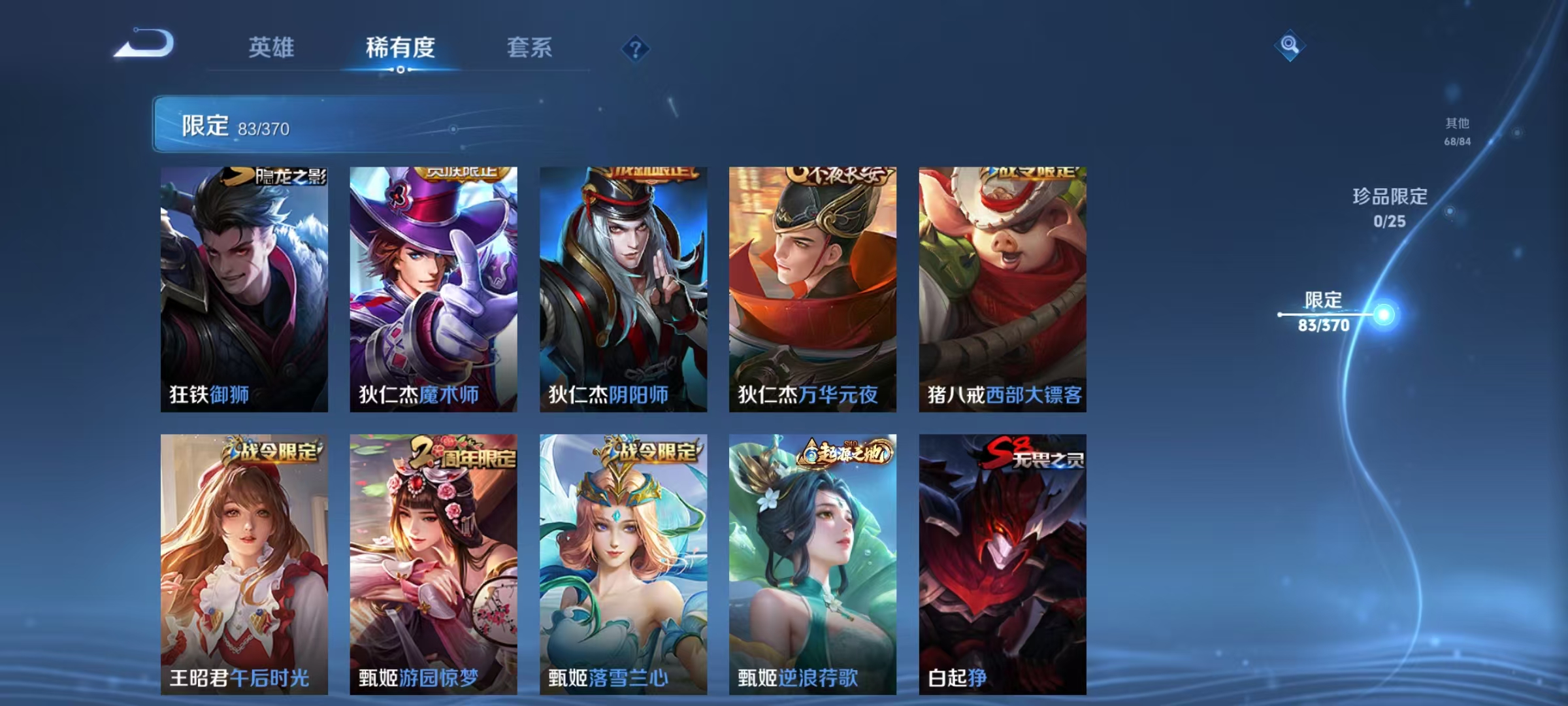
Task: Switch to the 英雄 tab
Action: pyautogui.click(x=272, y=48)
